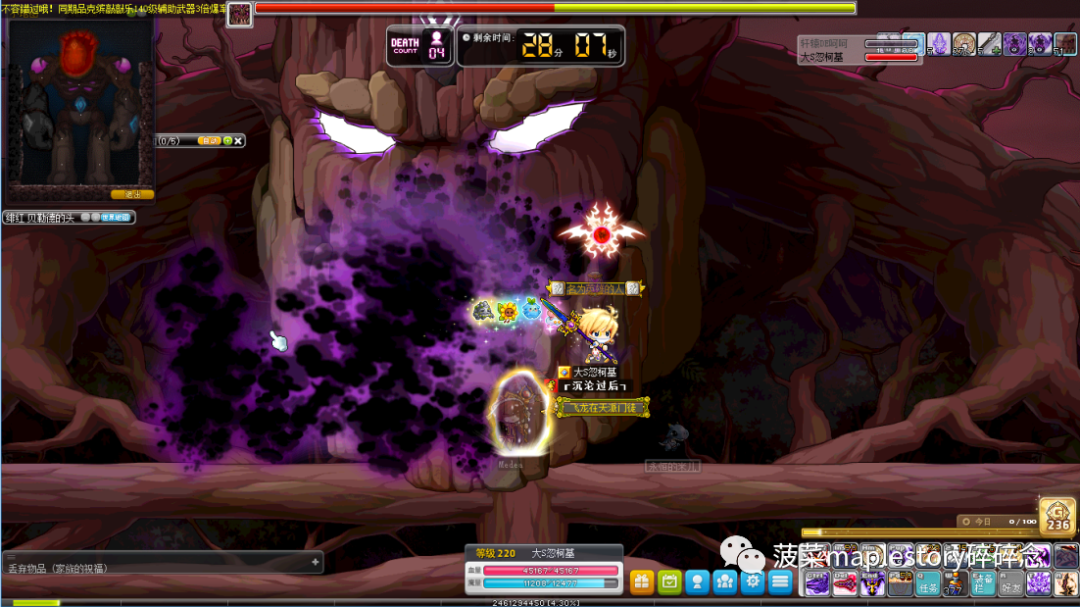Open the blue community people button
This screenshot has width=1080, height=607.
click(725, 581)
